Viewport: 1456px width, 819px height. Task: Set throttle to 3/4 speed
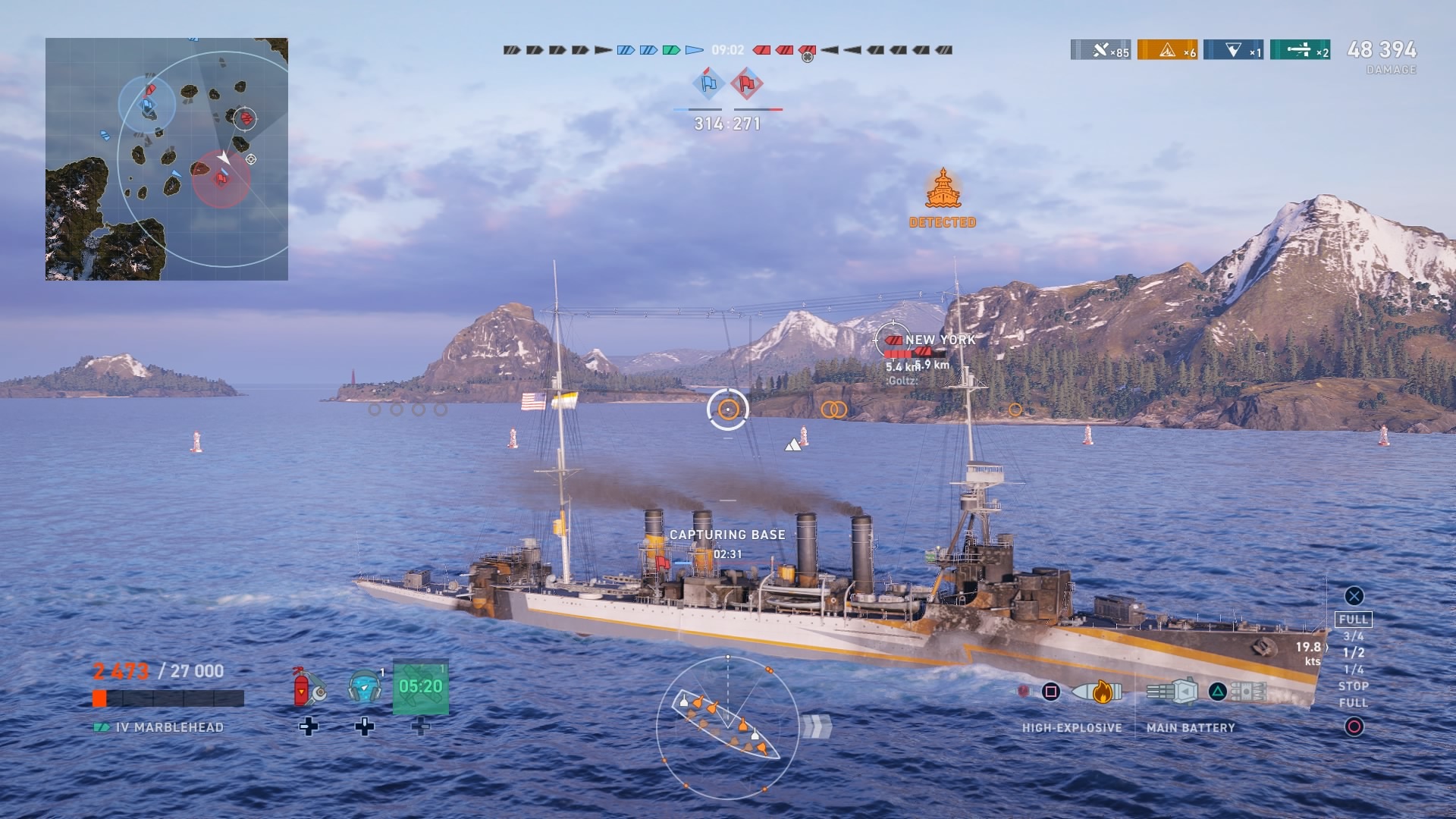[1354, 636]
